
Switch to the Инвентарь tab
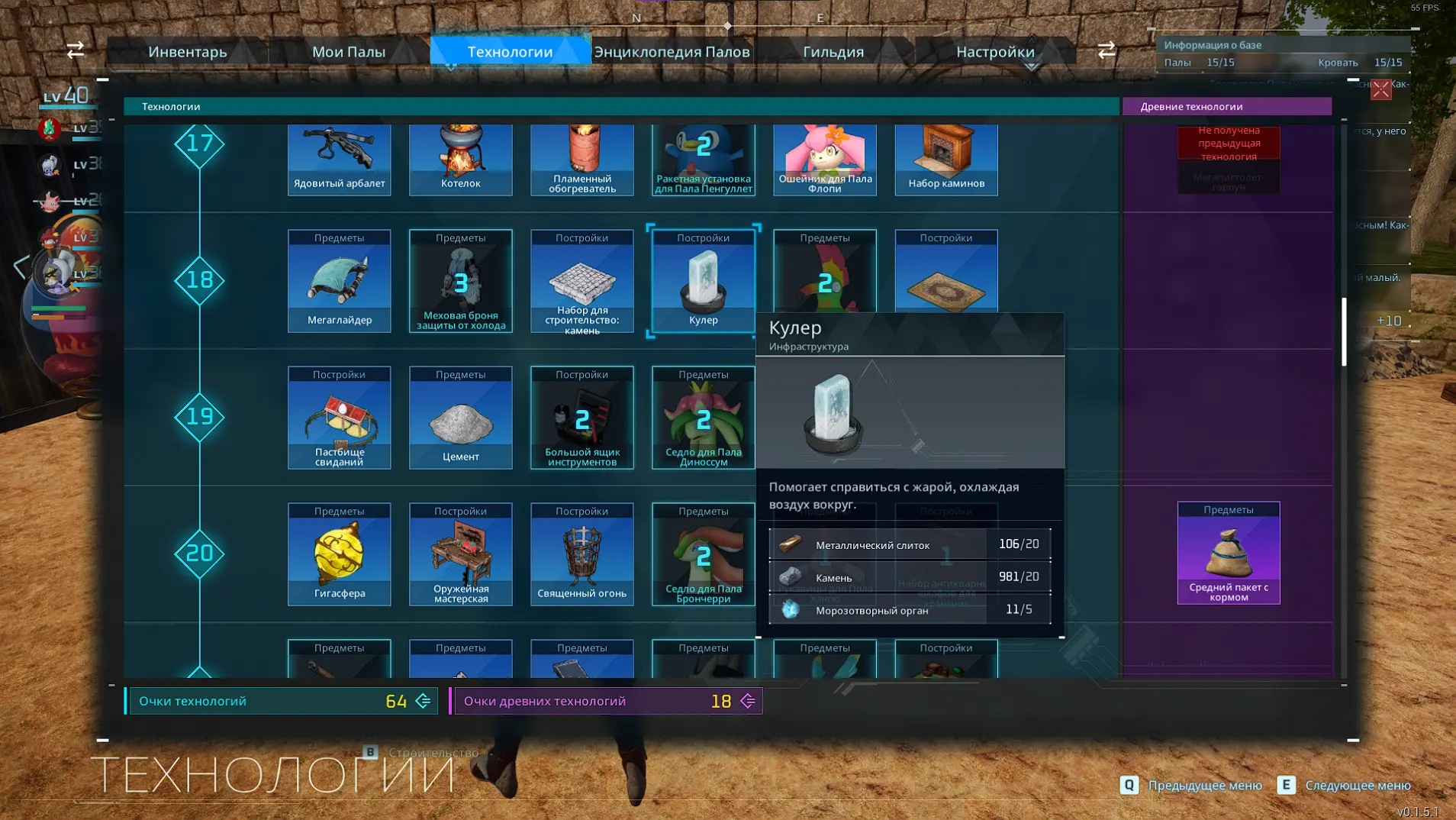(x=188, y=52)
